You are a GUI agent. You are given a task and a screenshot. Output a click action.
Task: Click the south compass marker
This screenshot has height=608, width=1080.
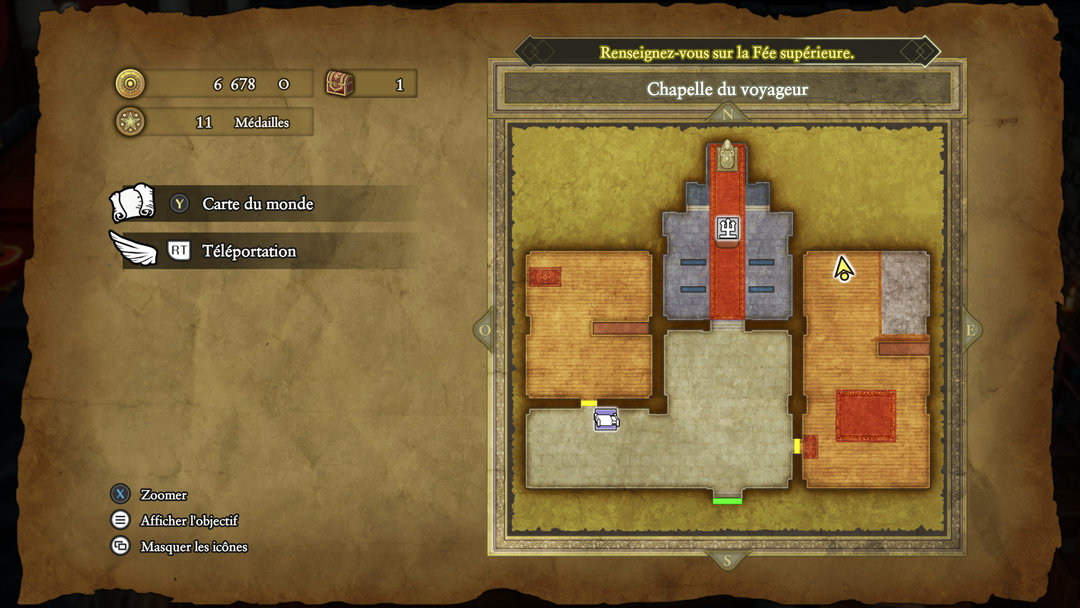[727, 560]
